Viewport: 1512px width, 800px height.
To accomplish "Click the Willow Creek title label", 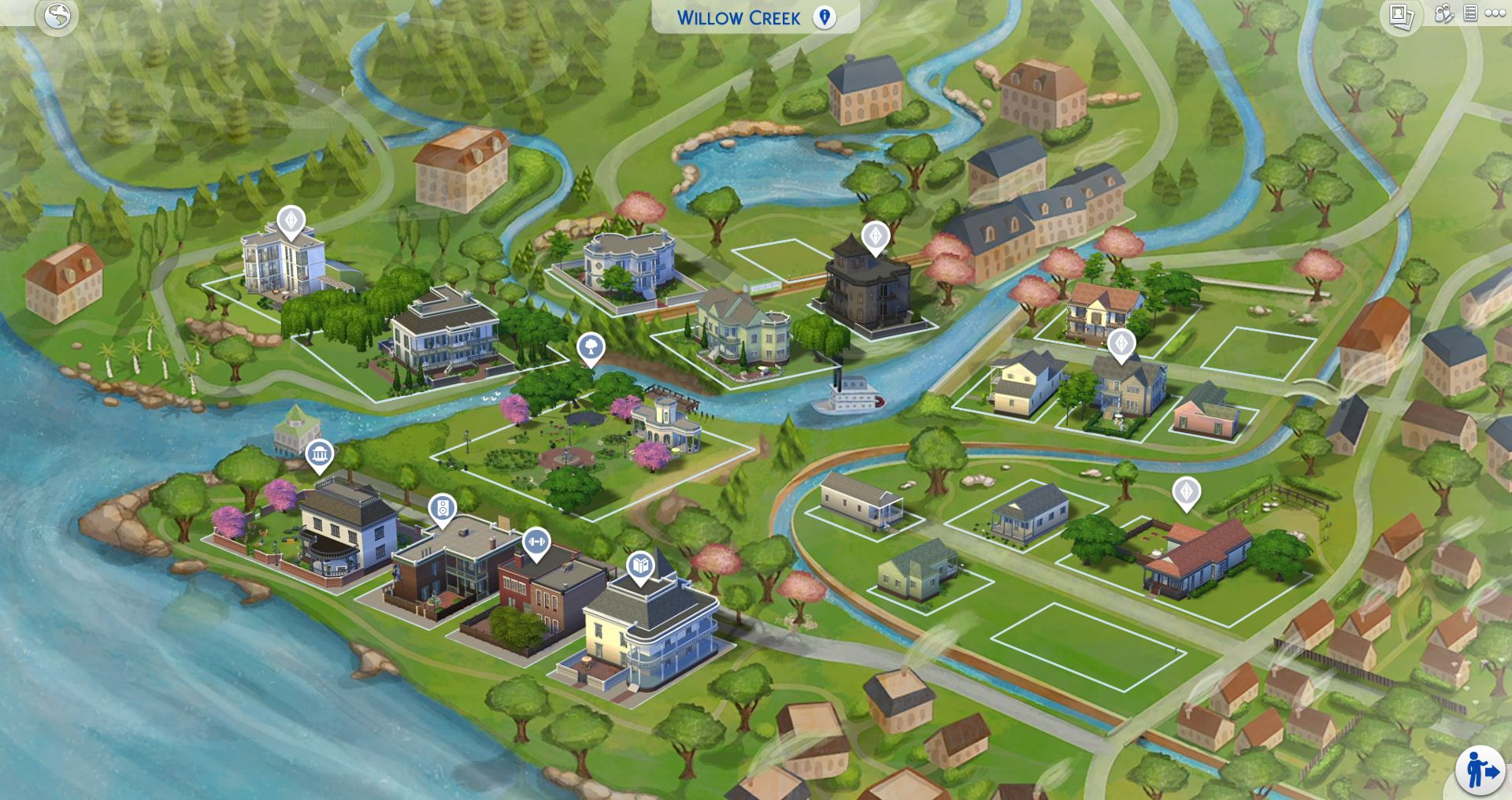I will coord(736,17).
